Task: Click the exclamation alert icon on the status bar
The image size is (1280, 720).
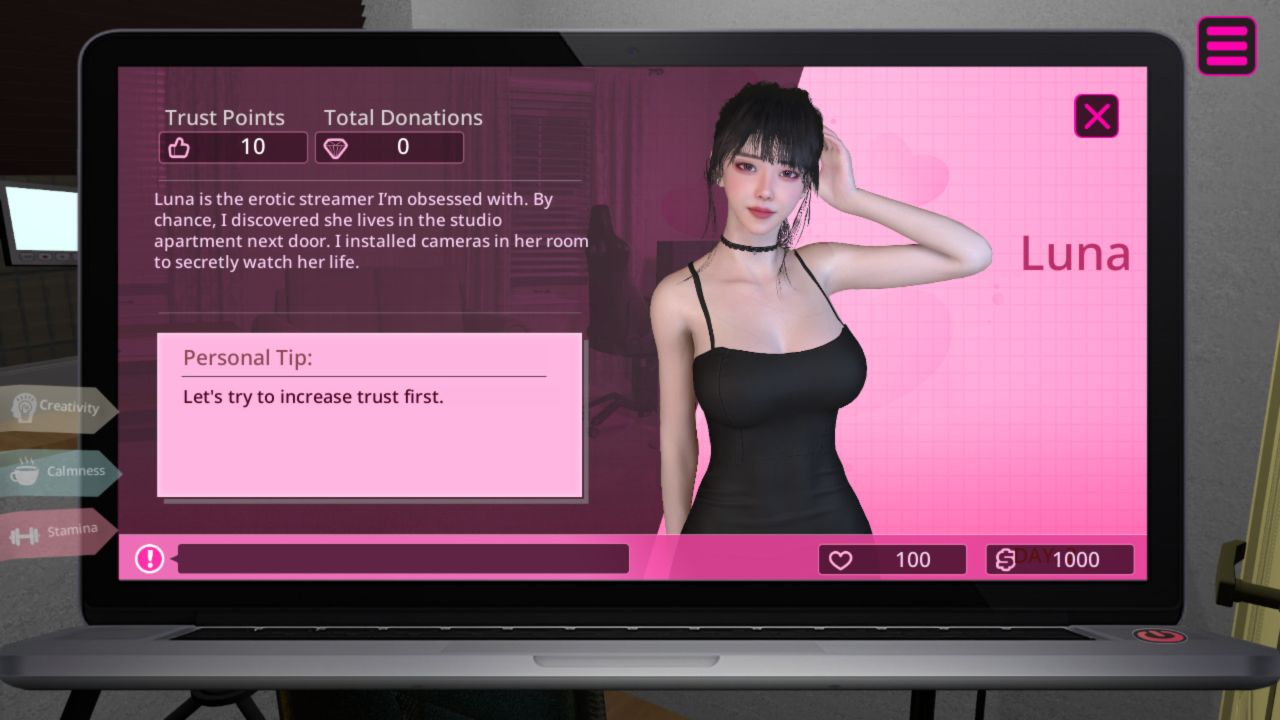Action: coord(148,559)
